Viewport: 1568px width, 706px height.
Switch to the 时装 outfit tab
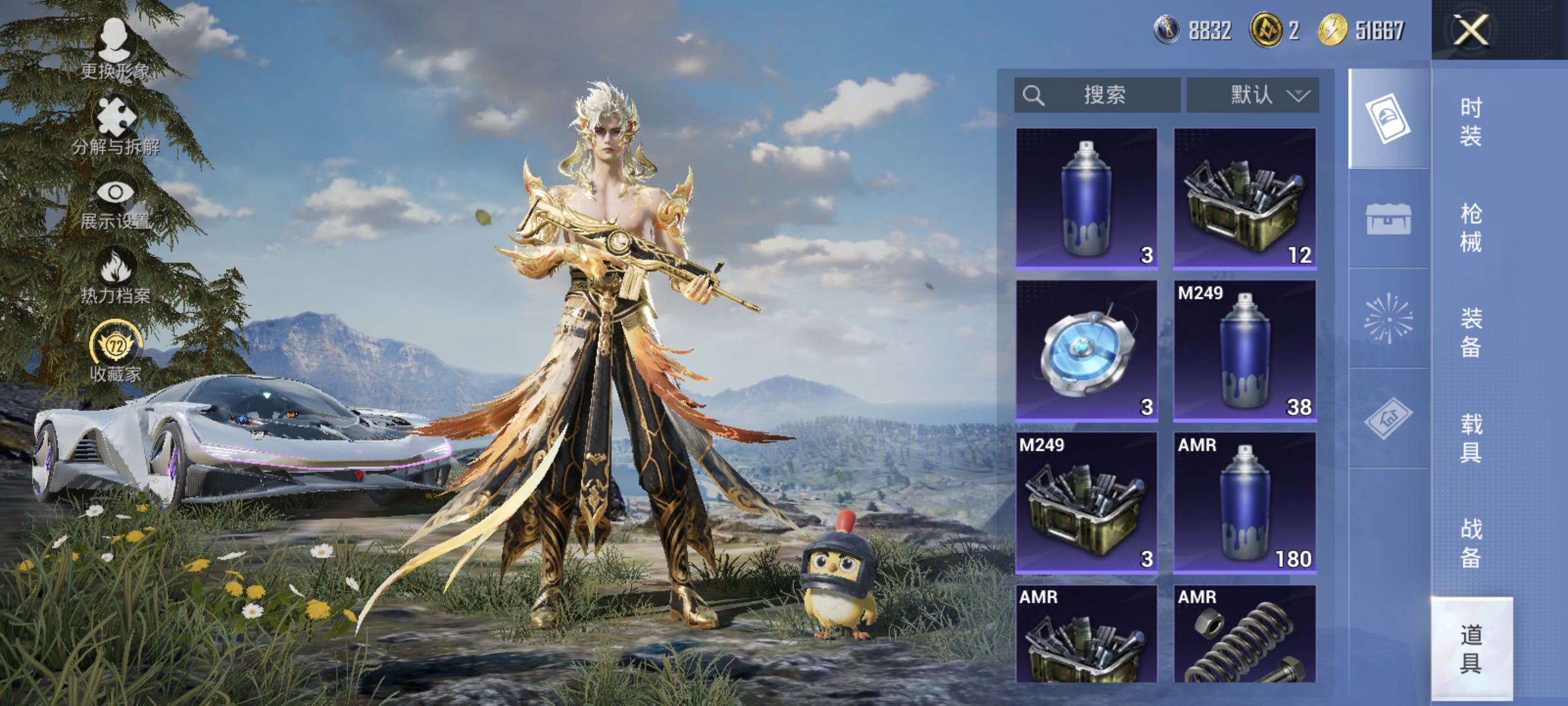click(1471, 122)
